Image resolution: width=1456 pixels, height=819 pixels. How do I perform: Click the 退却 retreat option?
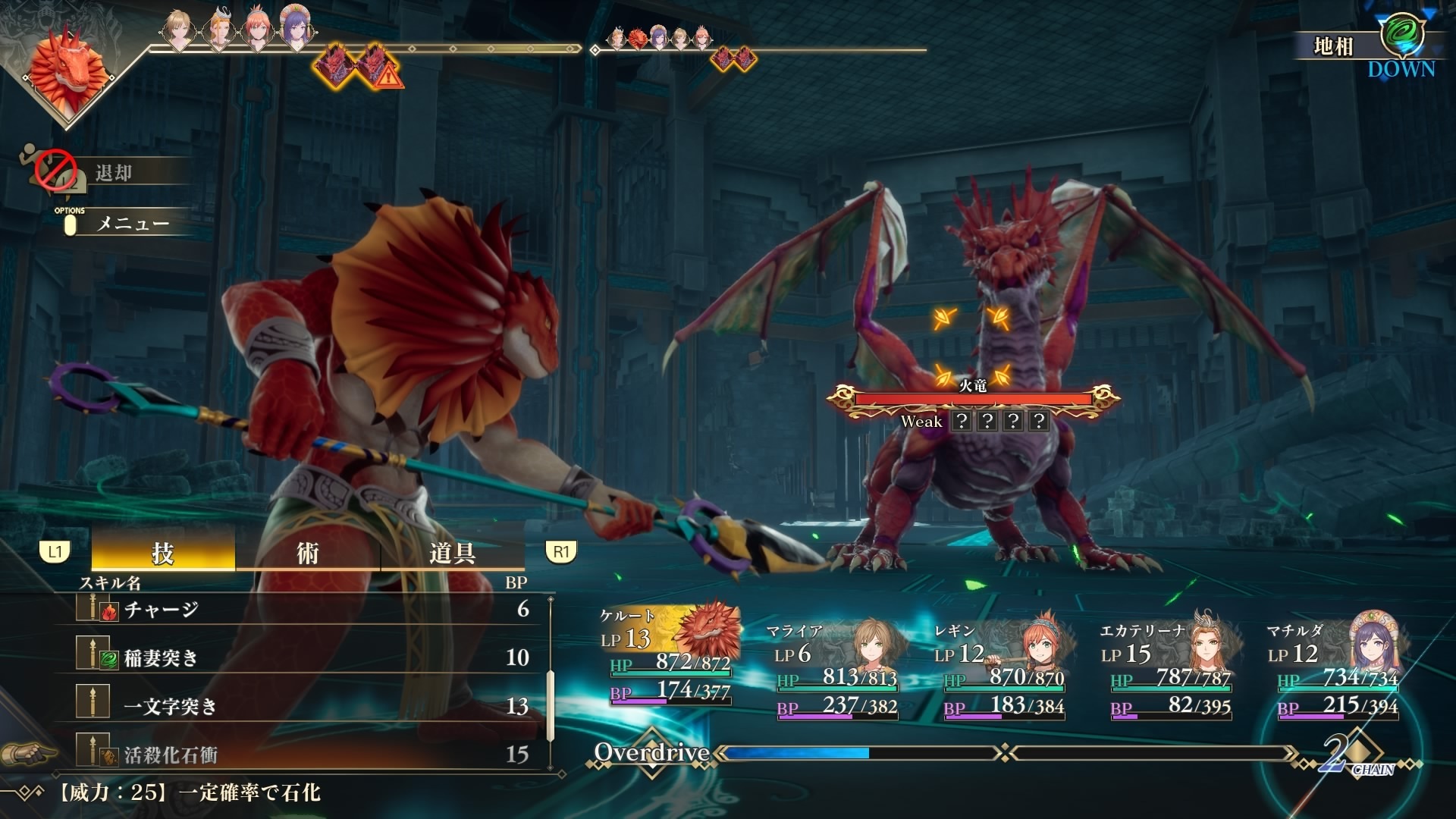point(114,173)
